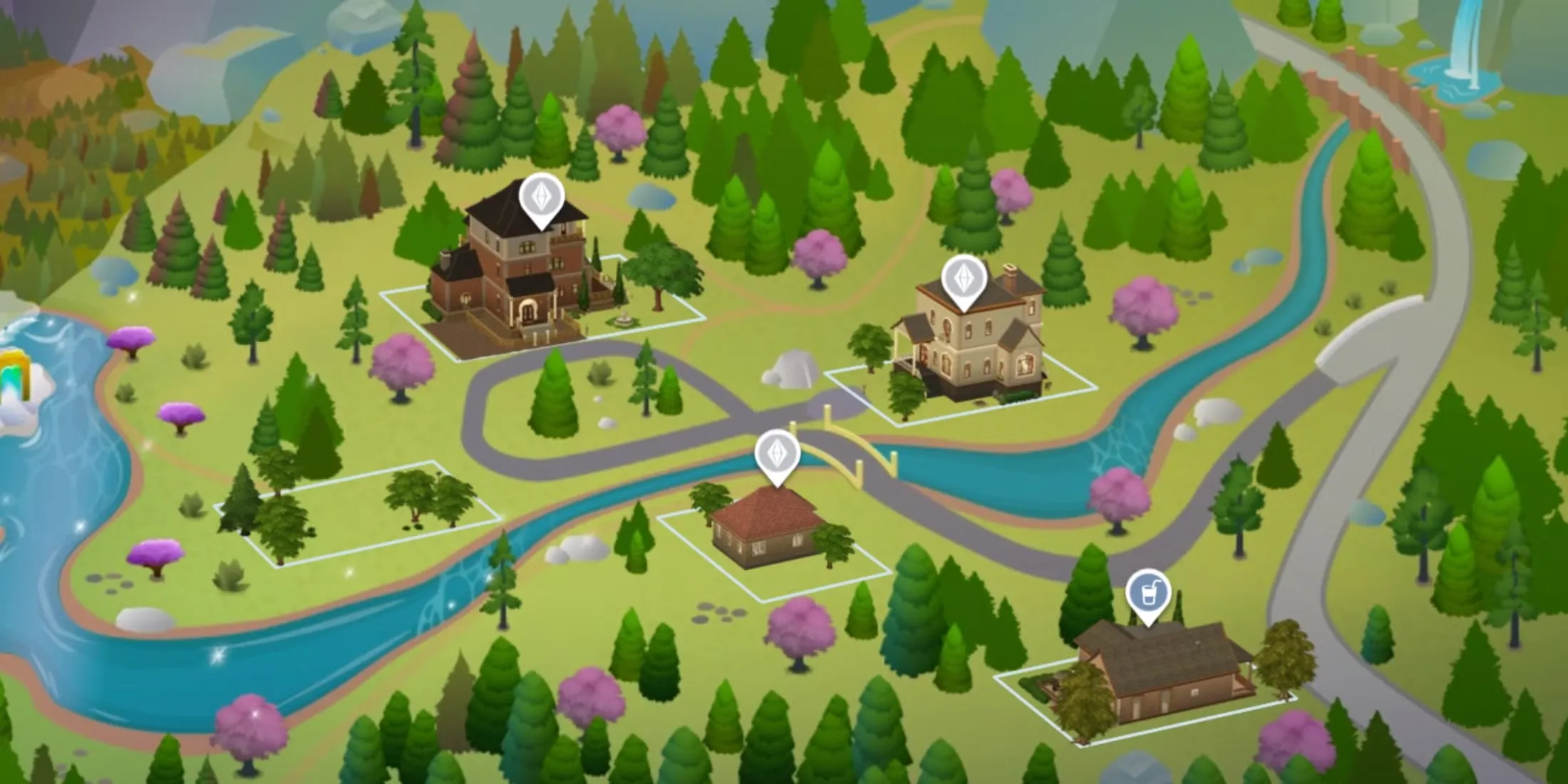Open the bar lot's drink glass marker
Viewport: 1568px width, 784px height.
point(1148,594)
